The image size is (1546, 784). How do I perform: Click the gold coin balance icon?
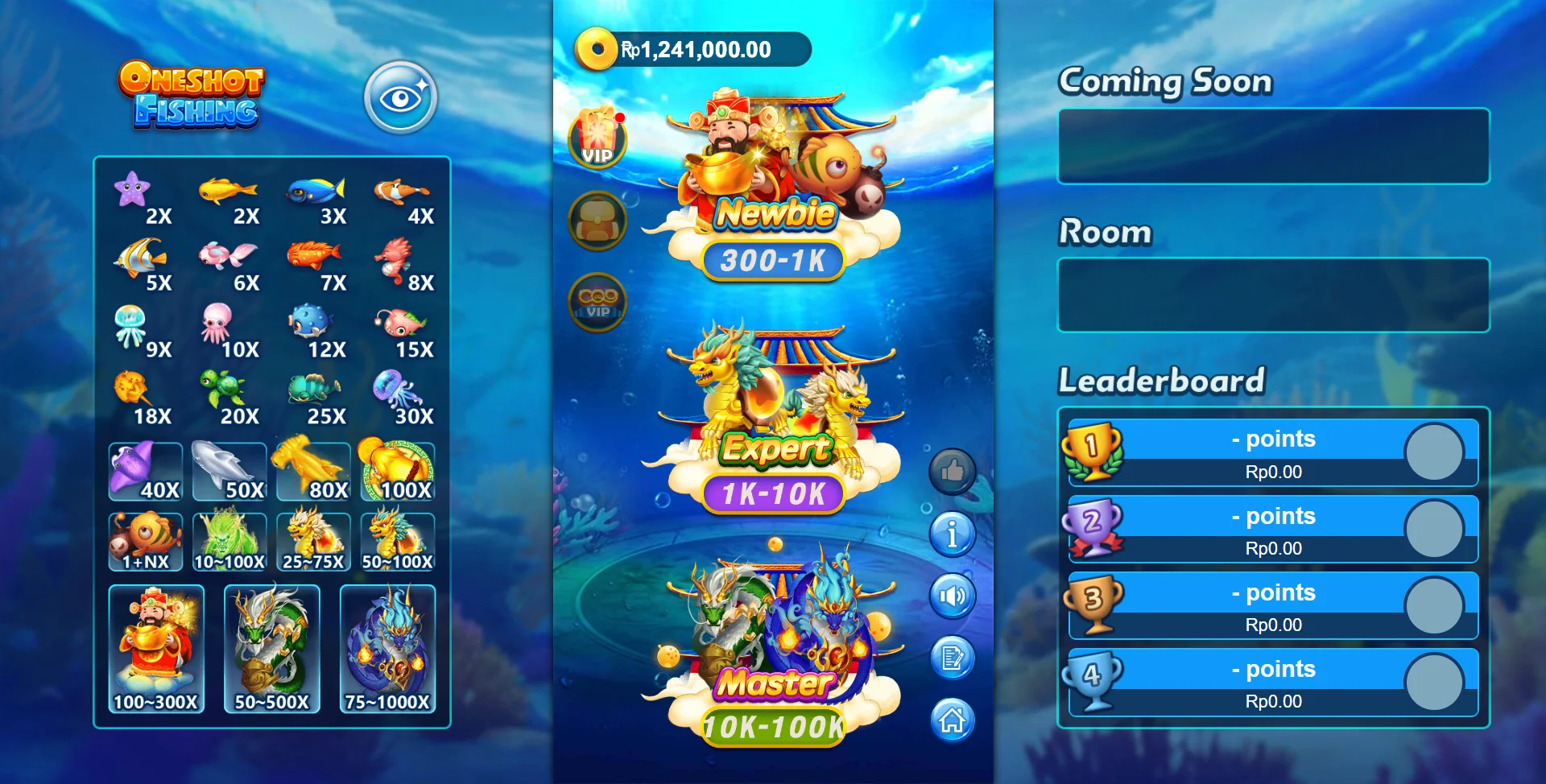597,48
